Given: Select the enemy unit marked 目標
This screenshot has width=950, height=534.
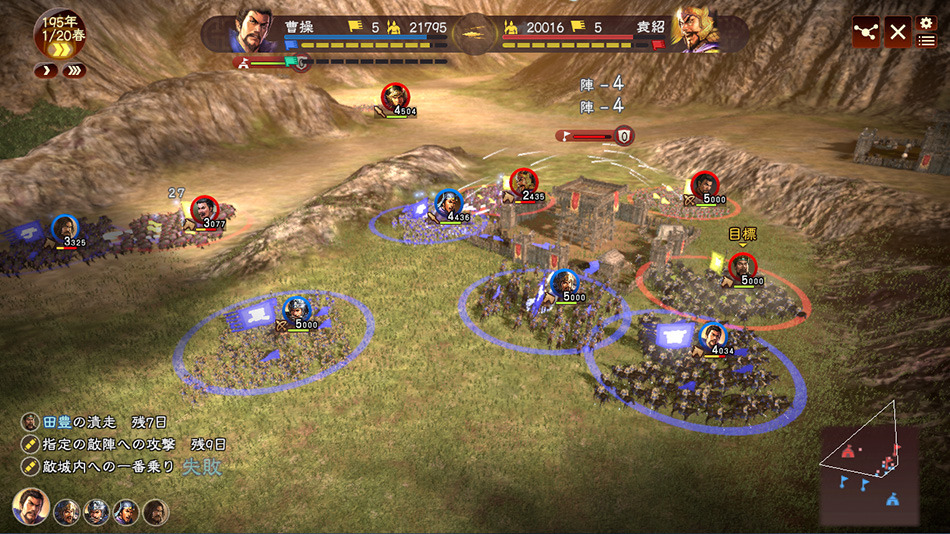Looking at the screenshot, I should coord(742,267).
